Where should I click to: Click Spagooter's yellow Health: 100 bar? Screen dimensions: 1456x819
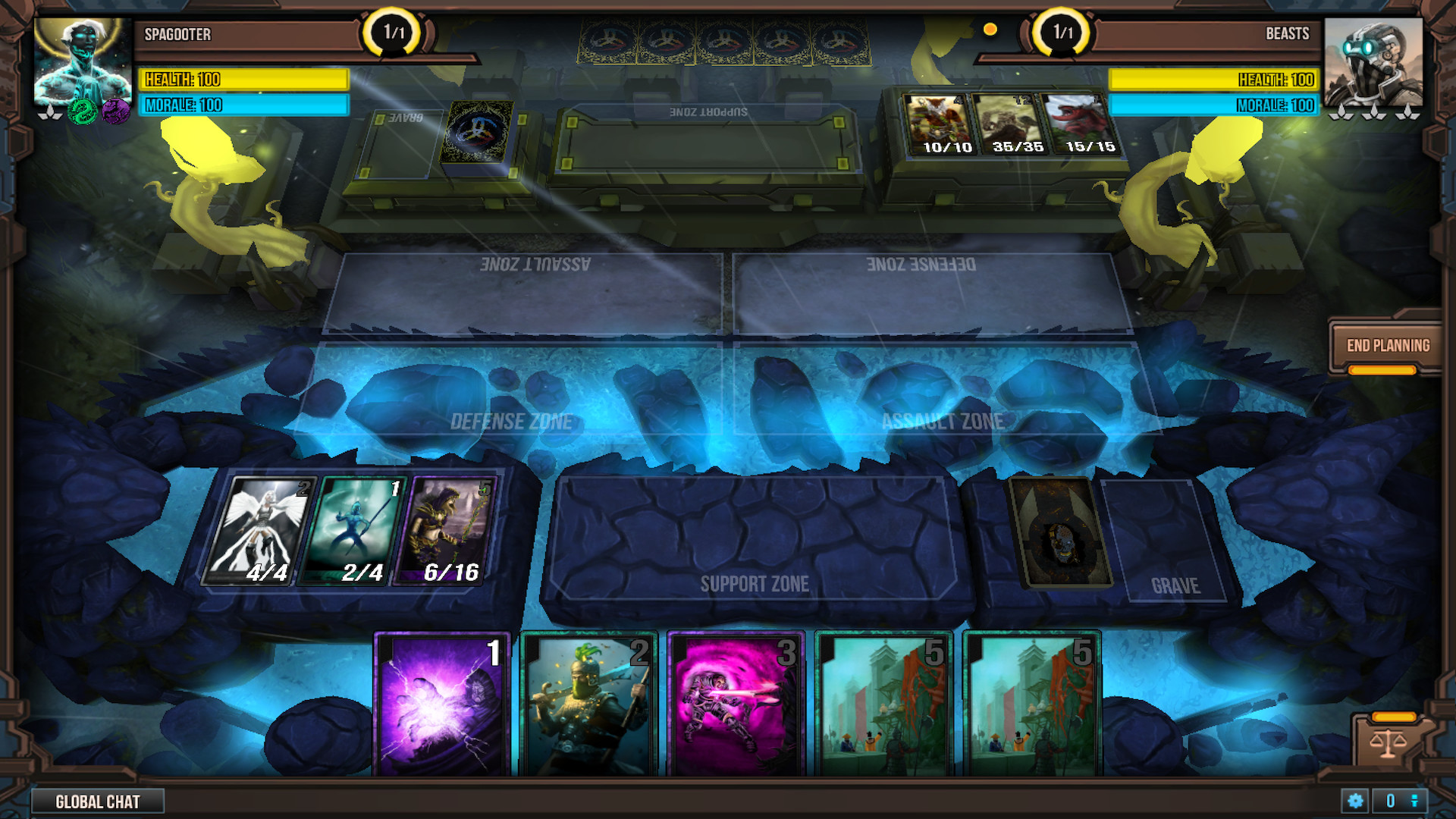[x=243, y=80]
